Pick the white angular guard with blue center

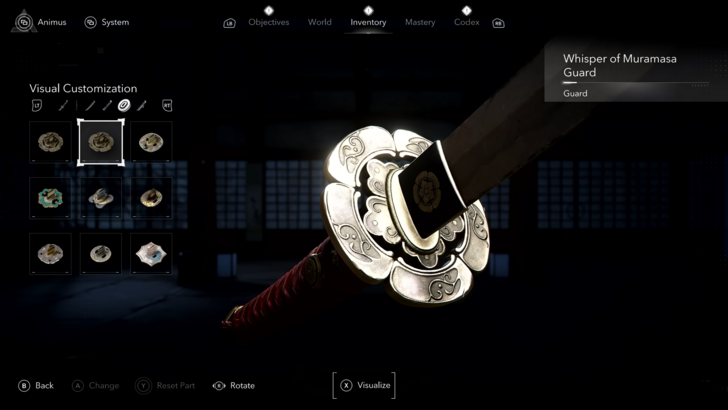click(x=151, y=254)
